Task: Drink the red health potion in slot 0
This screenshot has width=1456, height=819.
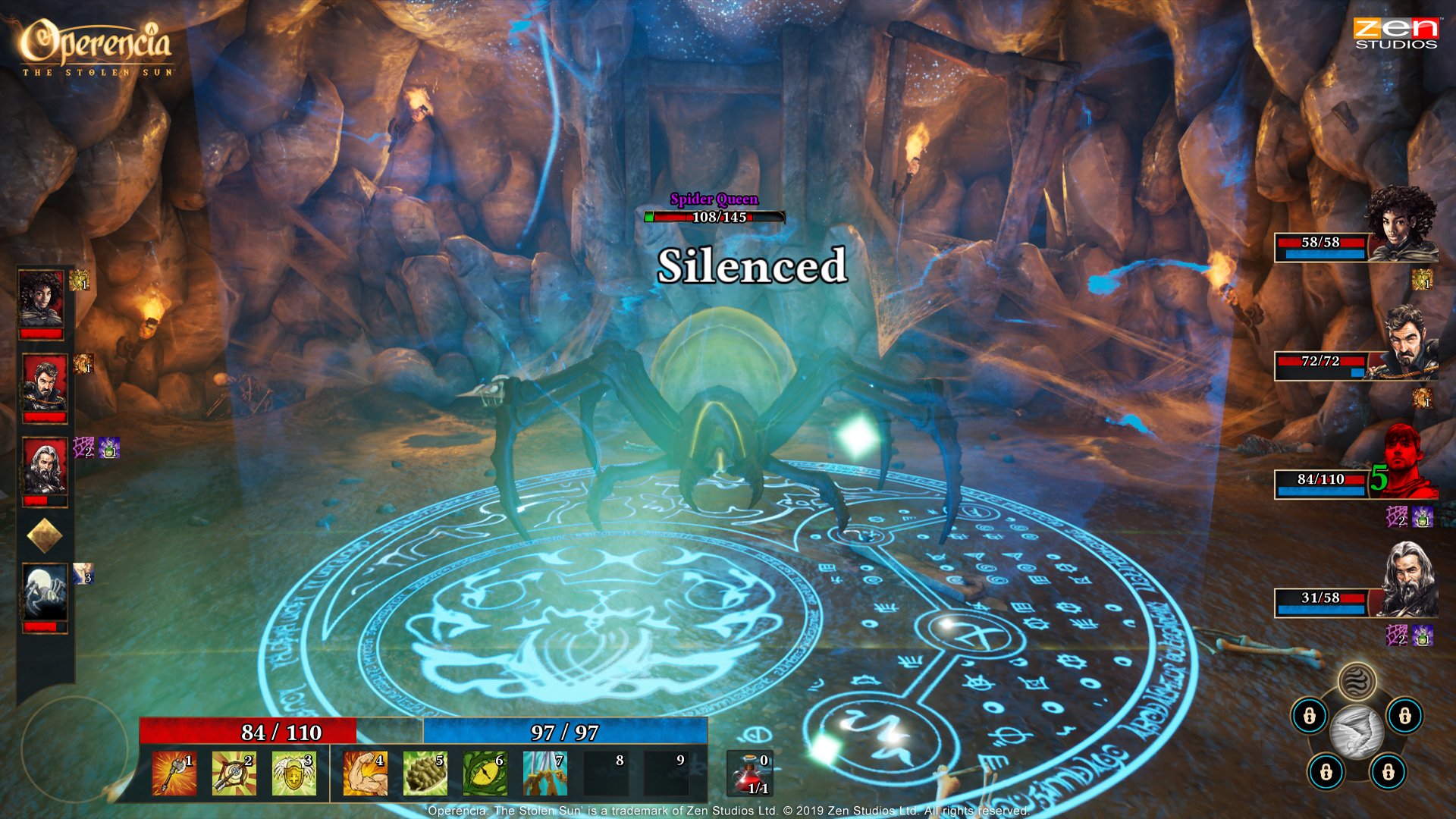Action: (x=750, y=772)
